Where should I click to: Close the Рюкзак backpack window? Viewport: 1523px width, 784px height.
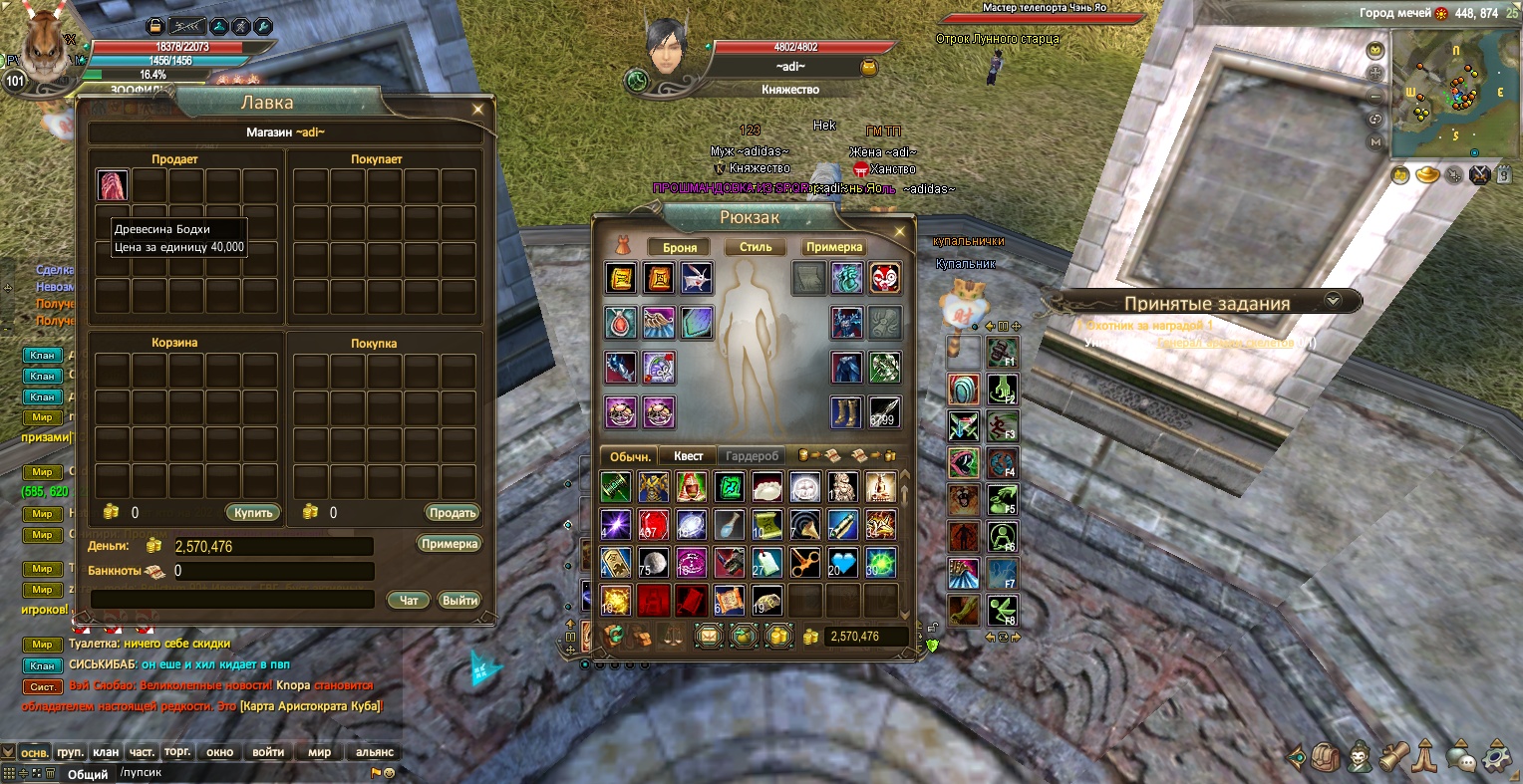point(899,232)
